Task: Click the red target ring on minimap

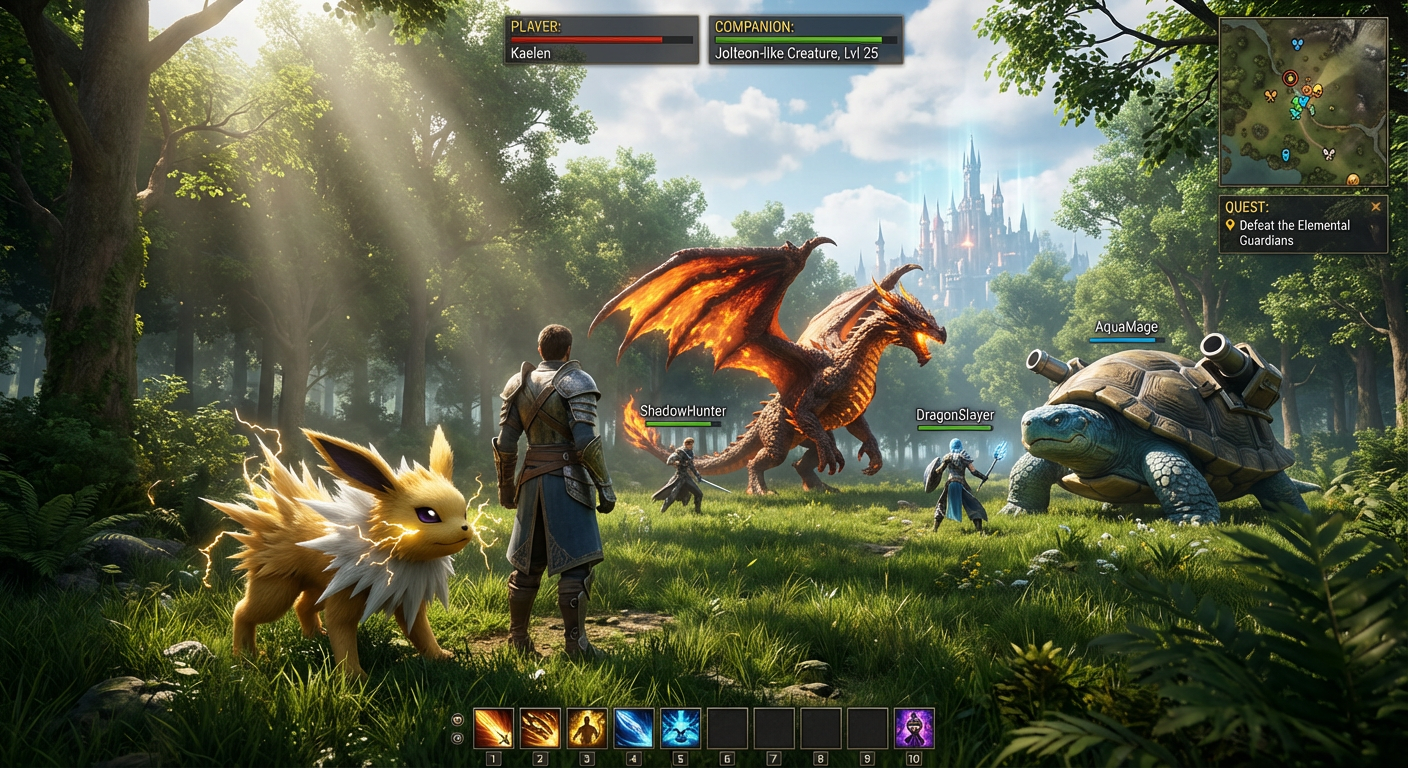Action: pyautogui.click(x=1290, y=77)
